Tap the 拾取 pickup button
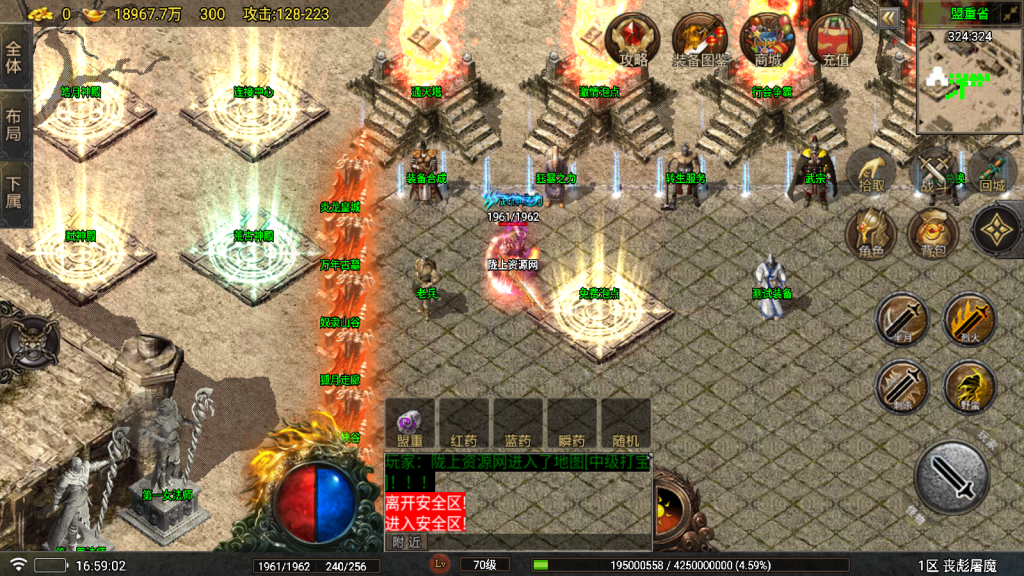 [x=872, y=172]
